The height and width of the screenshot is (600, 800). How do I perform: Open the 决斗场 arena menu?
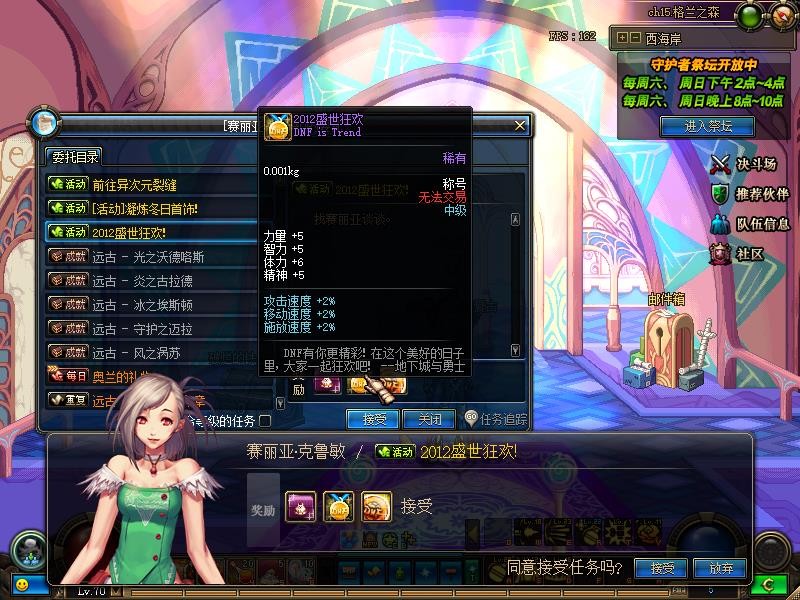coord(745,164)
